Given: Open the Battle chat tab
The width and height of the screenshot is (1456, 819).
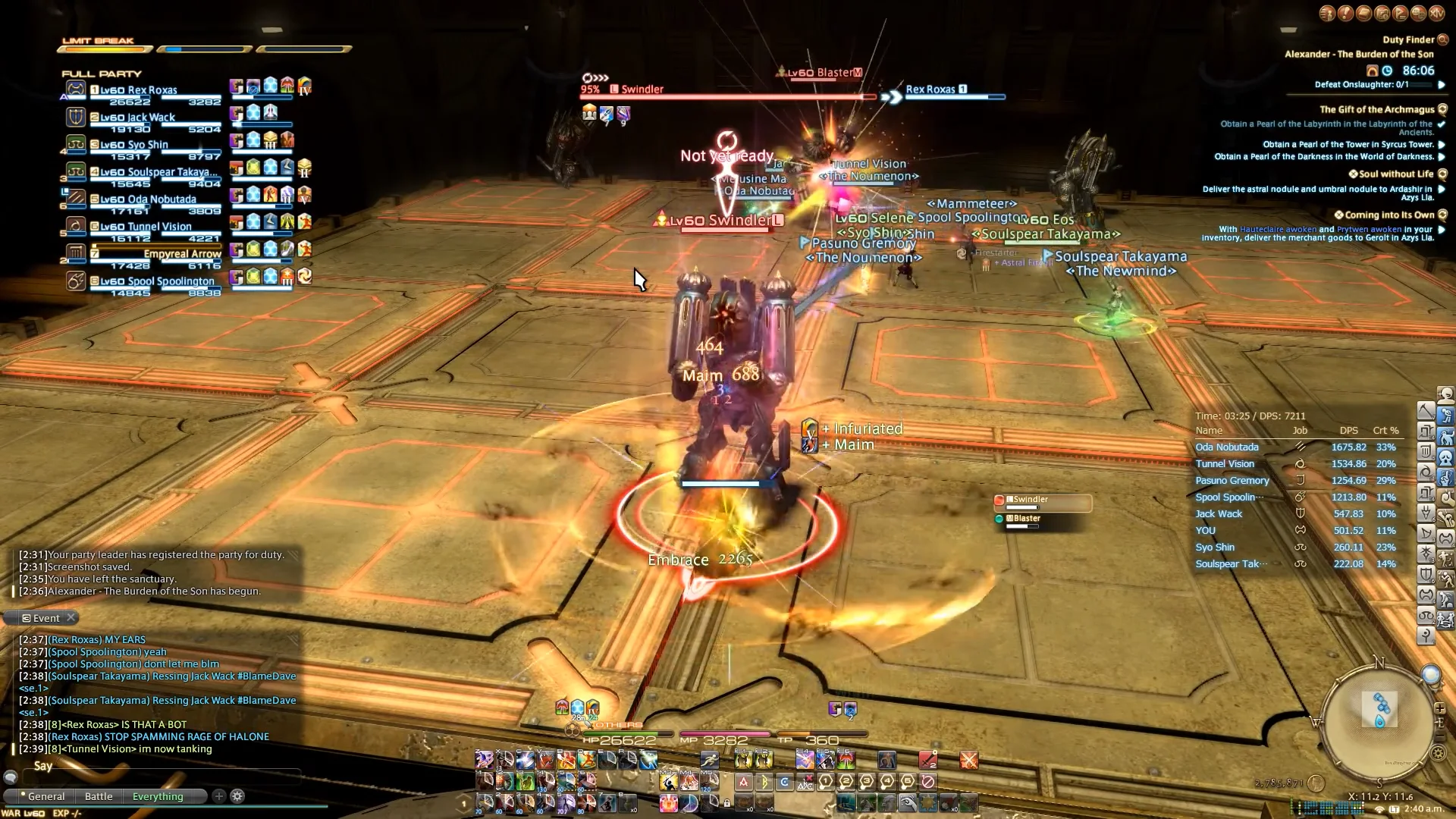Looking at the screenshot, I should 99,796.
